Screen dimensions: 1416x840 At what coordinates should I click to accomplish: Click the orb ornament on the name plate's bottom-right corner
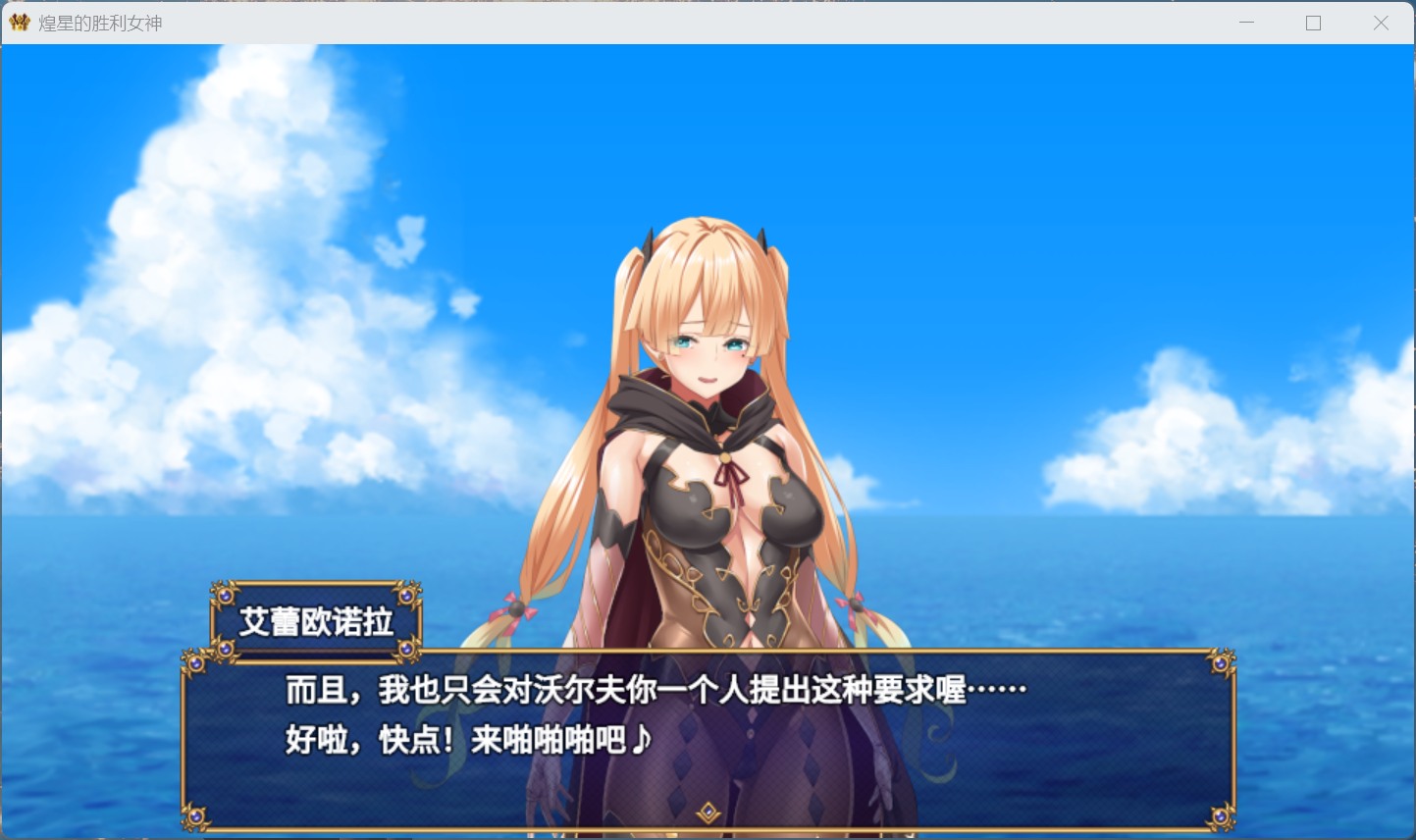click(407, 650)
